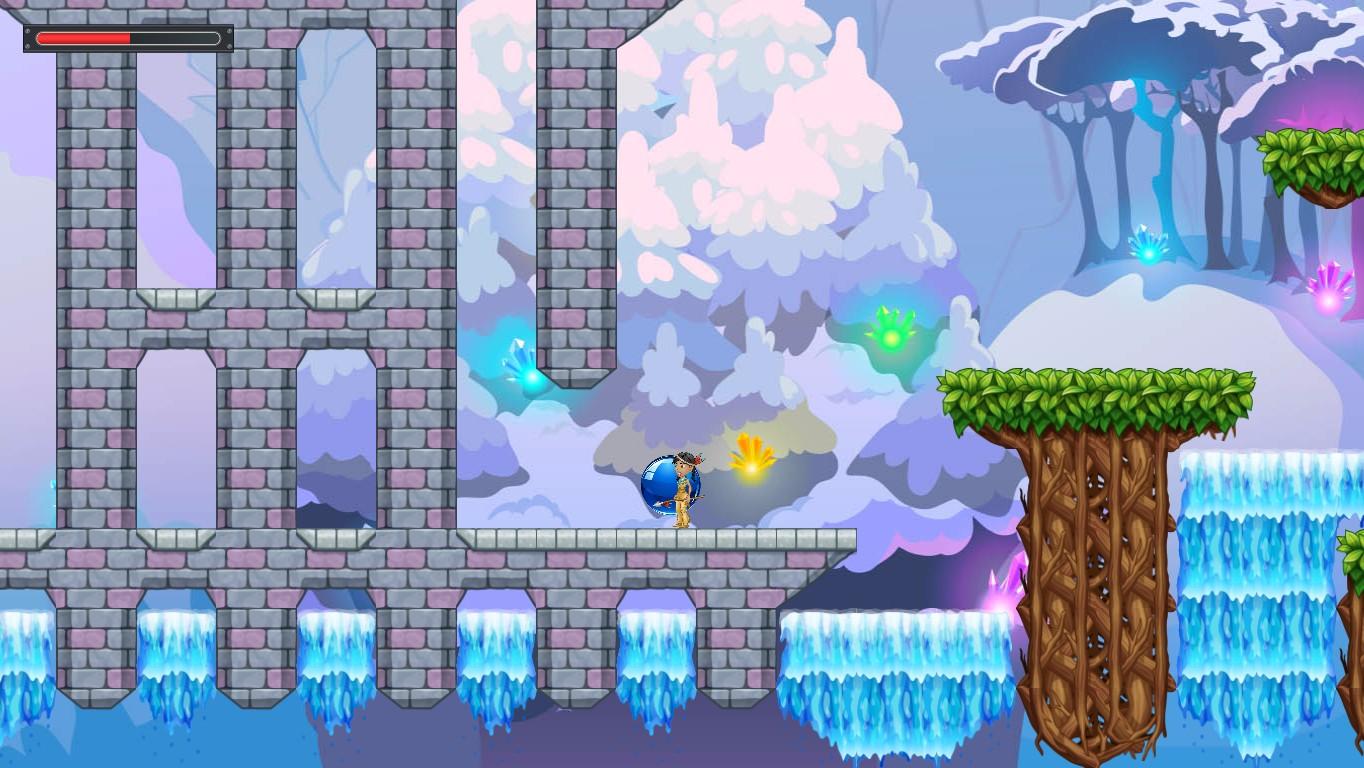Click the red health bar top left
Image resolution: width=1364 pixels, height=768 pixels.
[85, 37]
